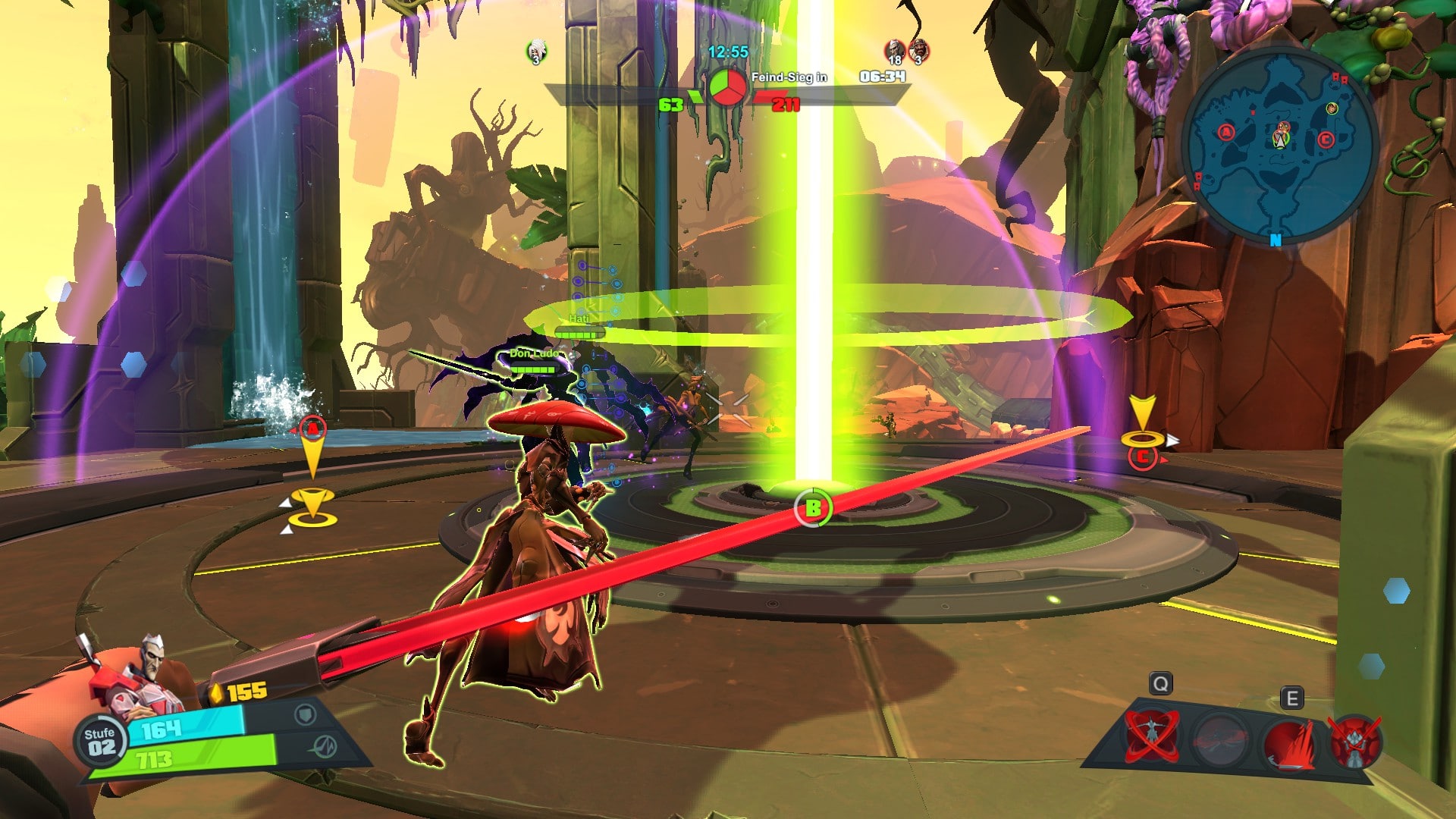Select the bearded enemy portrait at top
Viewport: 1456px width, 819px height.
point(919,51)
